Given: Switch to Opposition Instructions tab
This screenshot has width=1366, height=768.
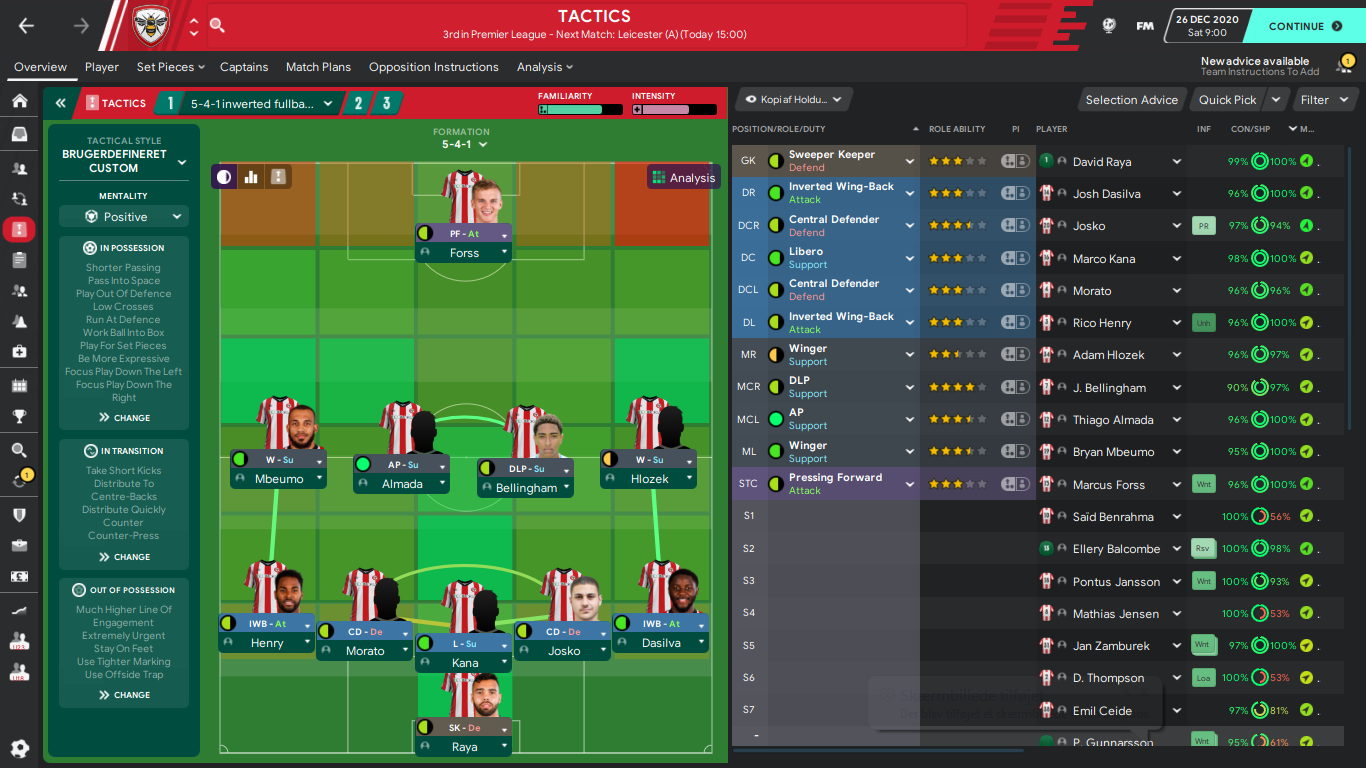Looking at the screenshot, I should [x=433, y=67].
